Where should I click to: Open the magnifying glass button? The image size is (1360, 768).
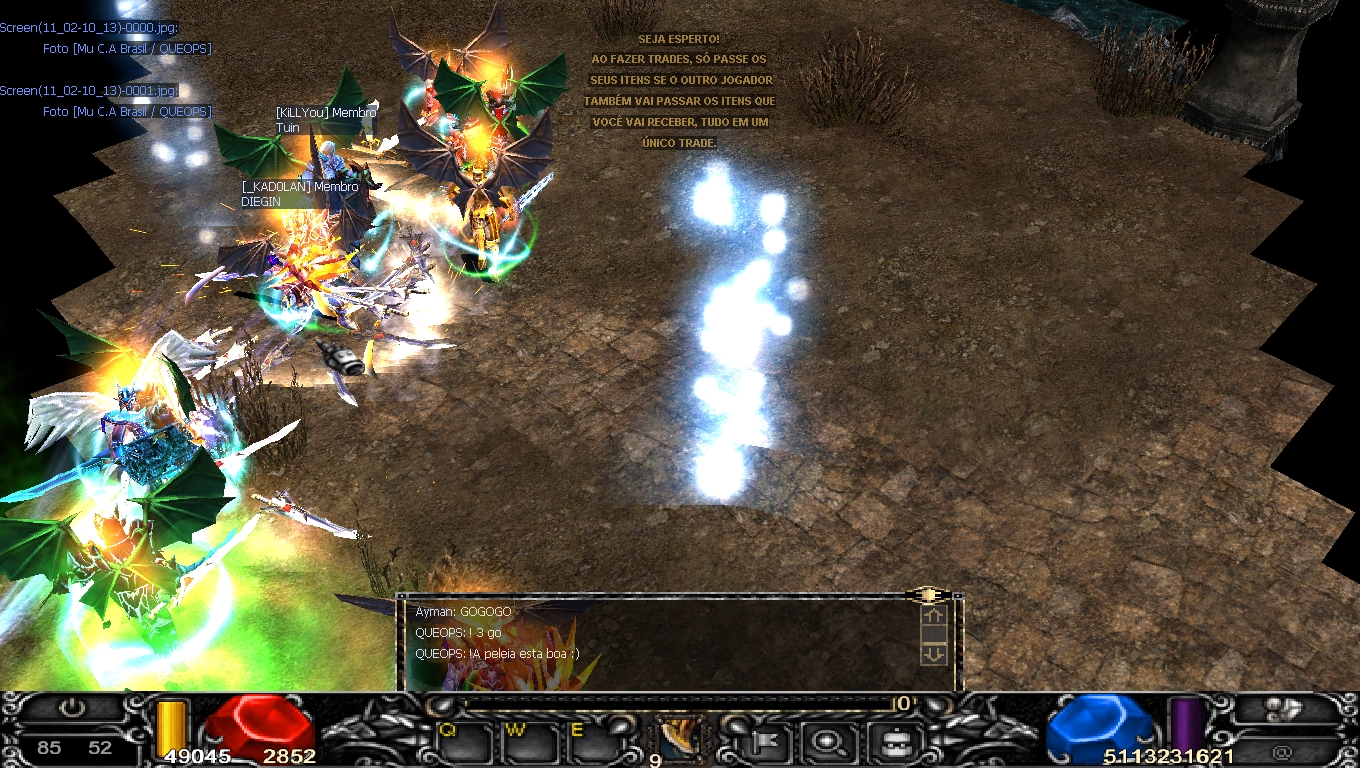click(828, 742)
